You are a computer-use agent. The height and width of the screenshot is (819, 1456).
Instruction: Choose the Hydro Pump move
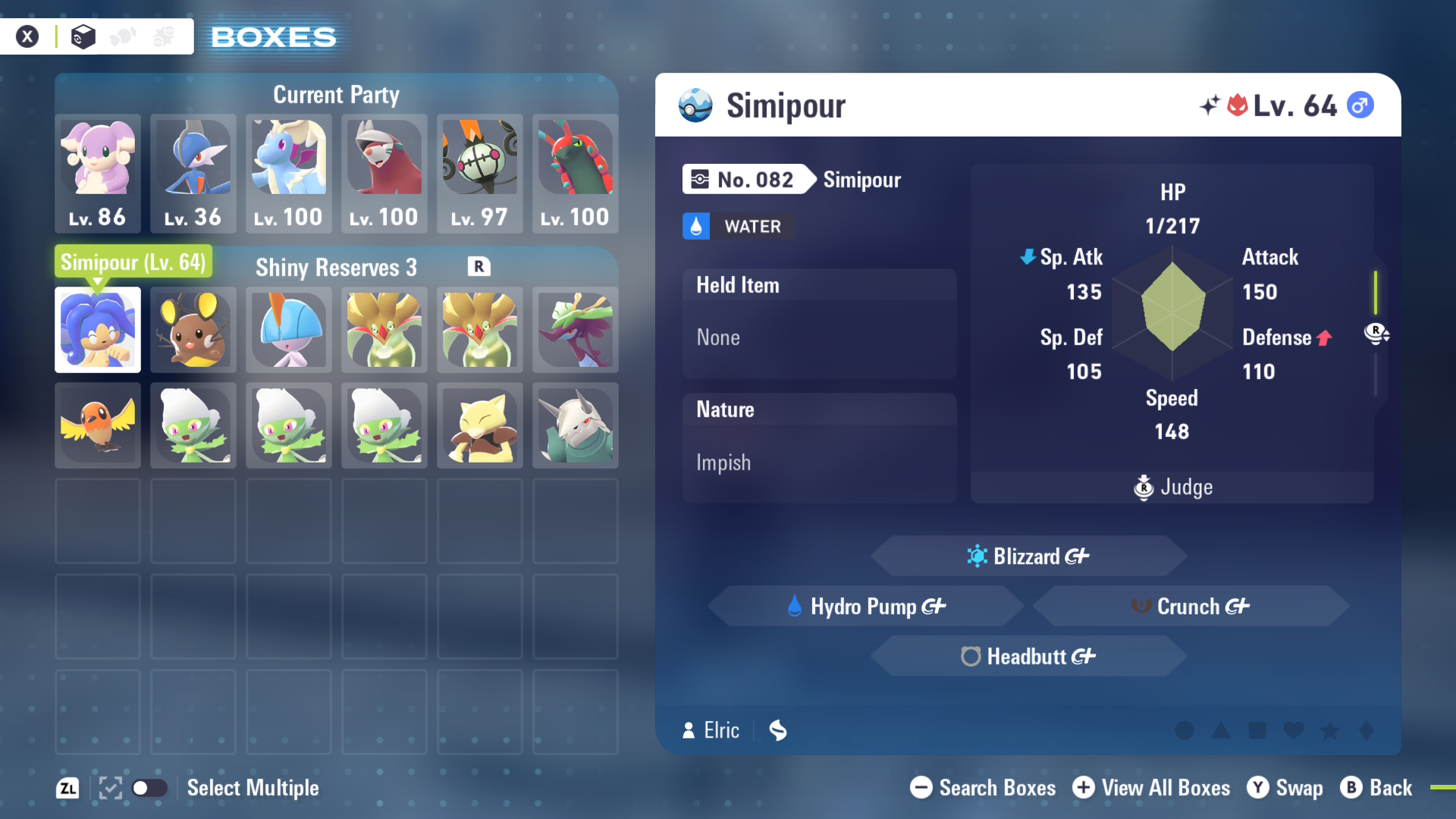[866, 606]
